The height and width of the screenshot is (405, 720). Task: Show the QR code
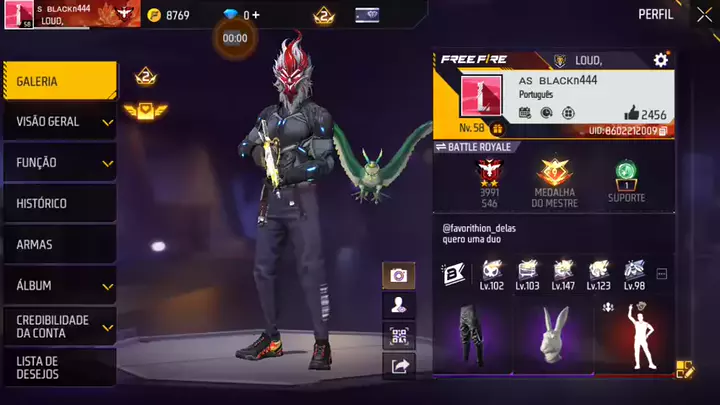[399, 336]
